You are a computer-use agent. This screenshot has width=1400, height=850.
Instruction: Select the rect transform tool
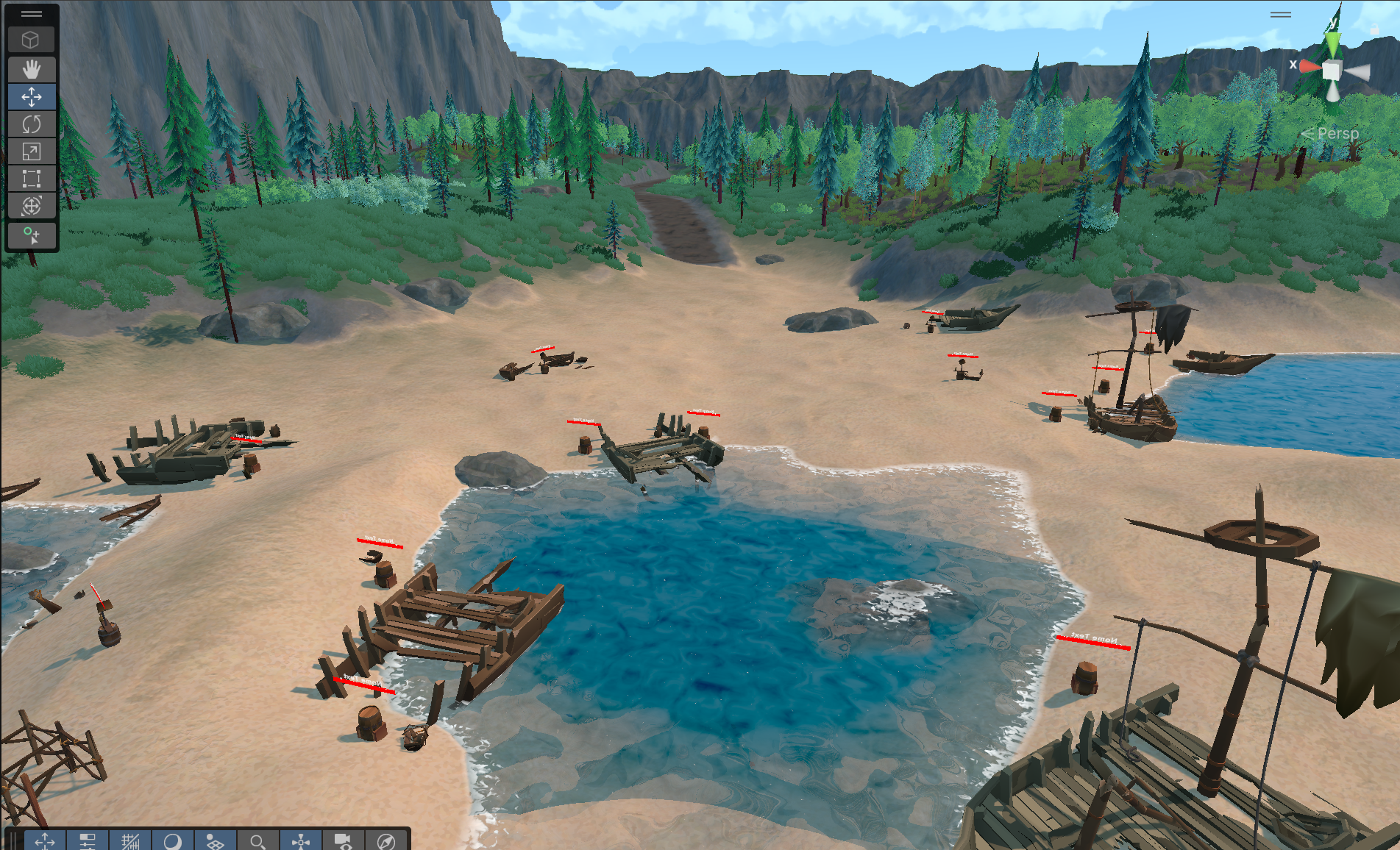pyautogui.click(x=31, y=179)
